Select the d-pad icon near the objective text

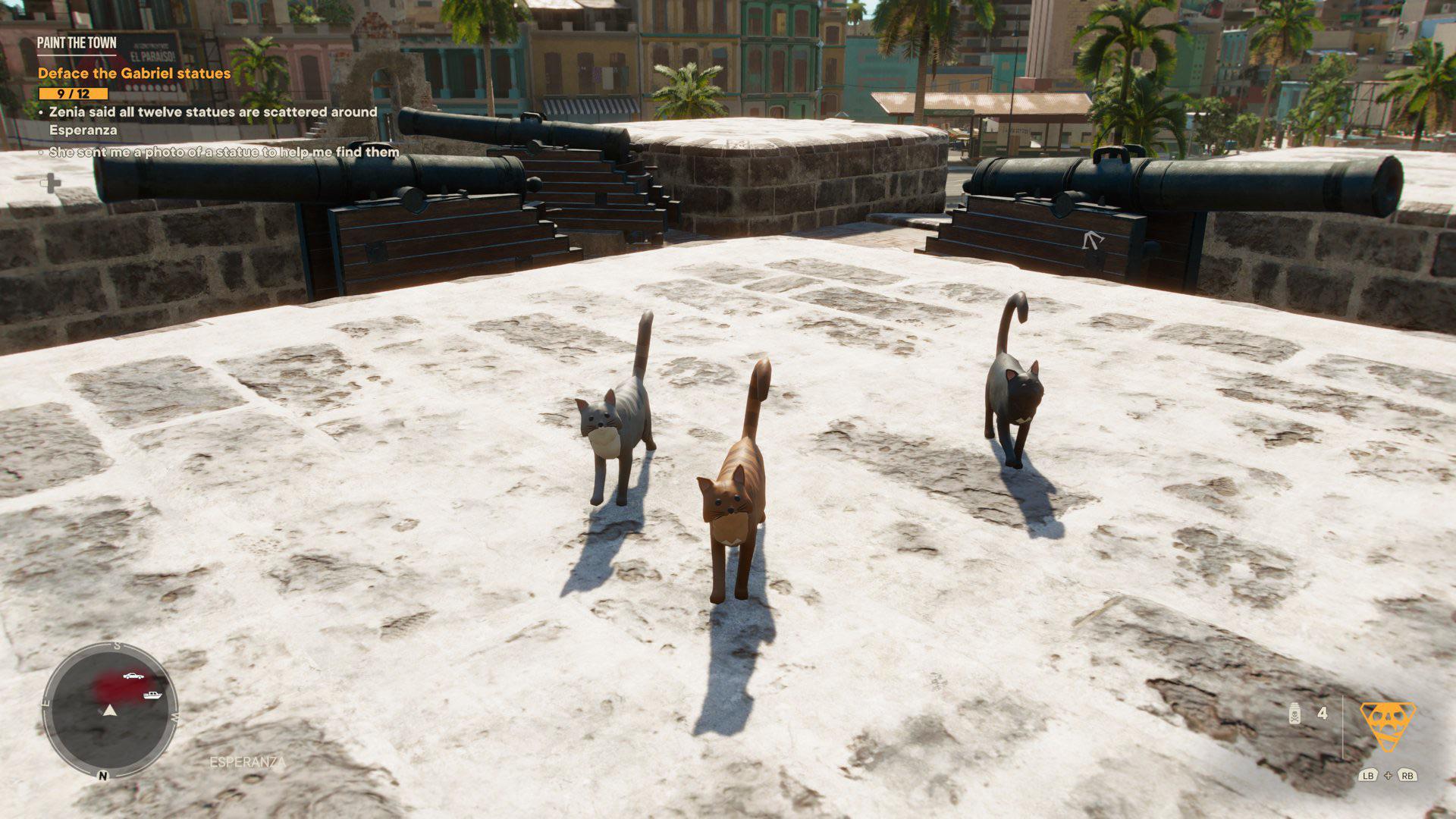coord(52,184)
